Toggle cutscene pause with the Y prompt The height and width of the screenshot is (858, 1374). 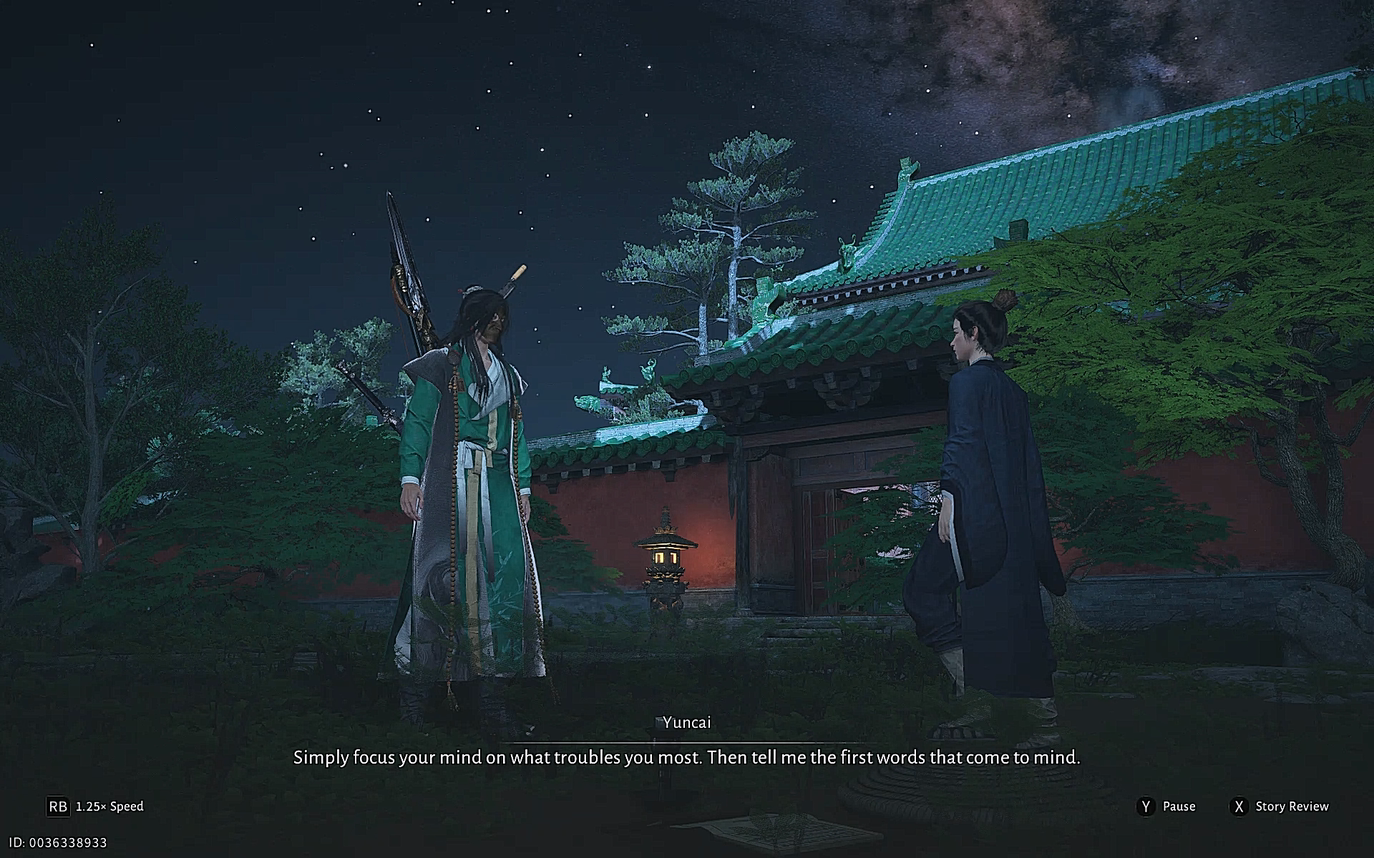point(1145,806)
